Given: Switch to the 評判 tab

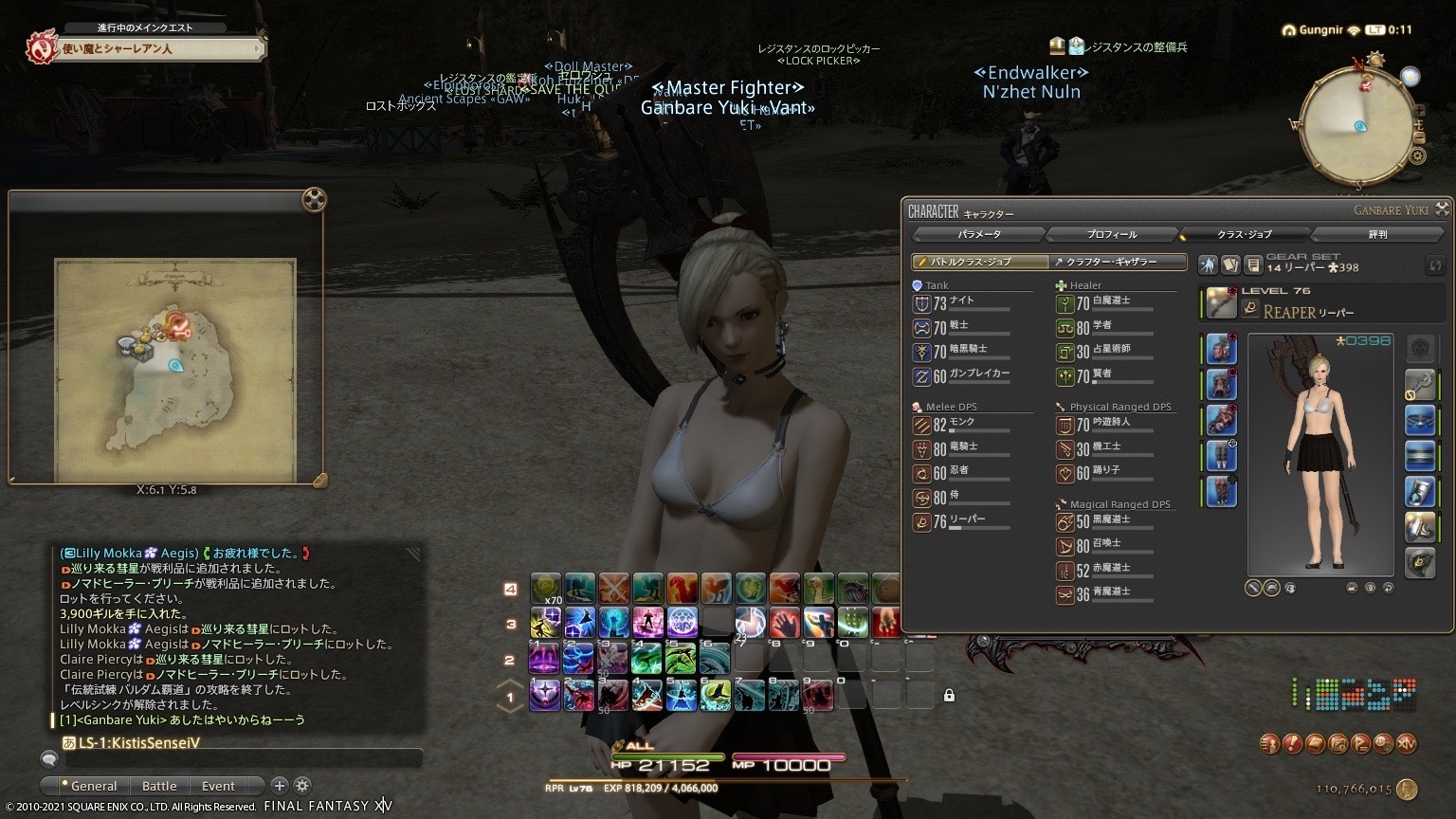Looking at the screenshot, I should click(x=1377, y=234).
